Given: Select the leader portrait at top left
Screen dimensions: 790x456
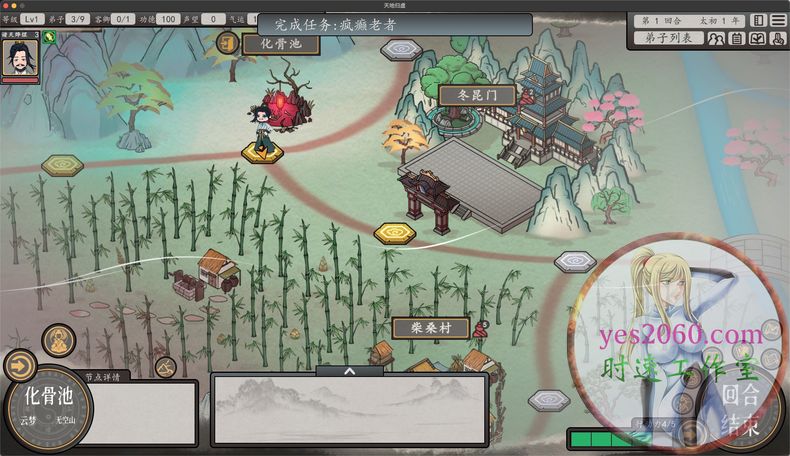Looking at the screenshot, I should [19, 59].
